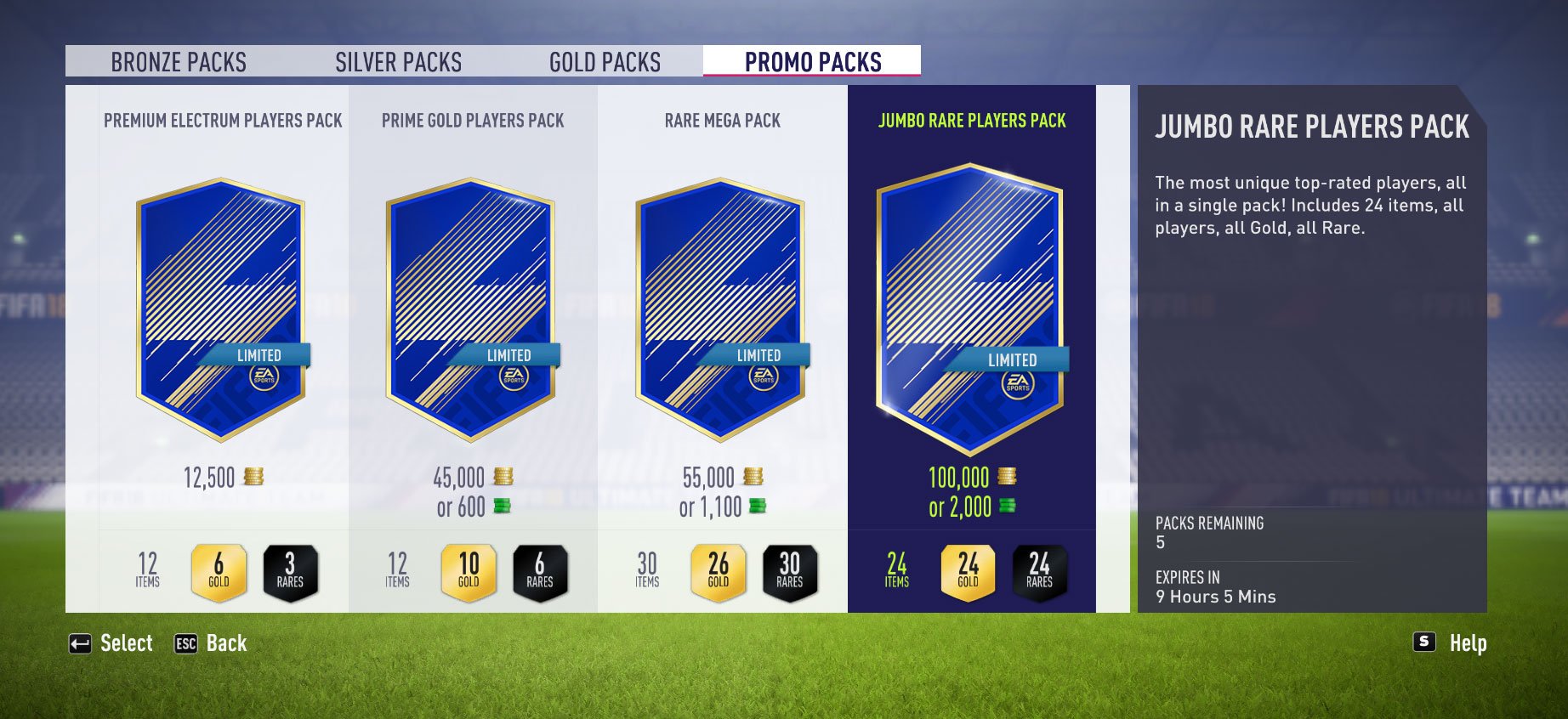The height and width of the screenshot is (719, 1568).
Task: Click the 3 RARES black badge
Action: pyautogui.click(x=289, y=569)
